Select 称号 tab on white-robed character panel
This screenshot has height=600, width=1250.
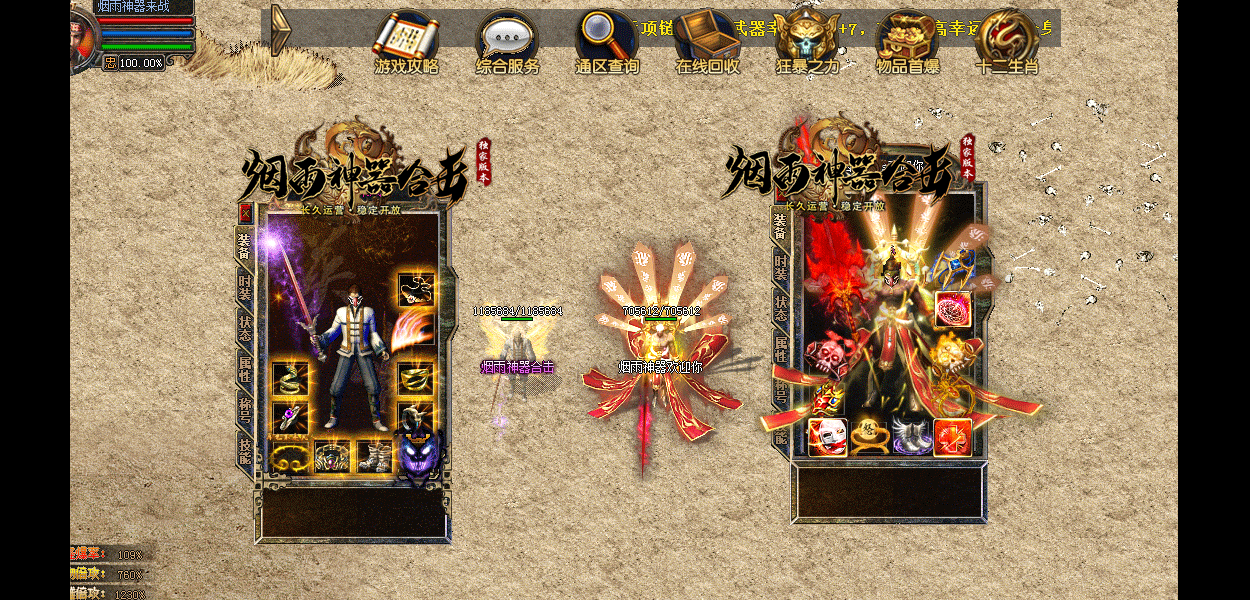pyautogui.click(x=244, y=408)
